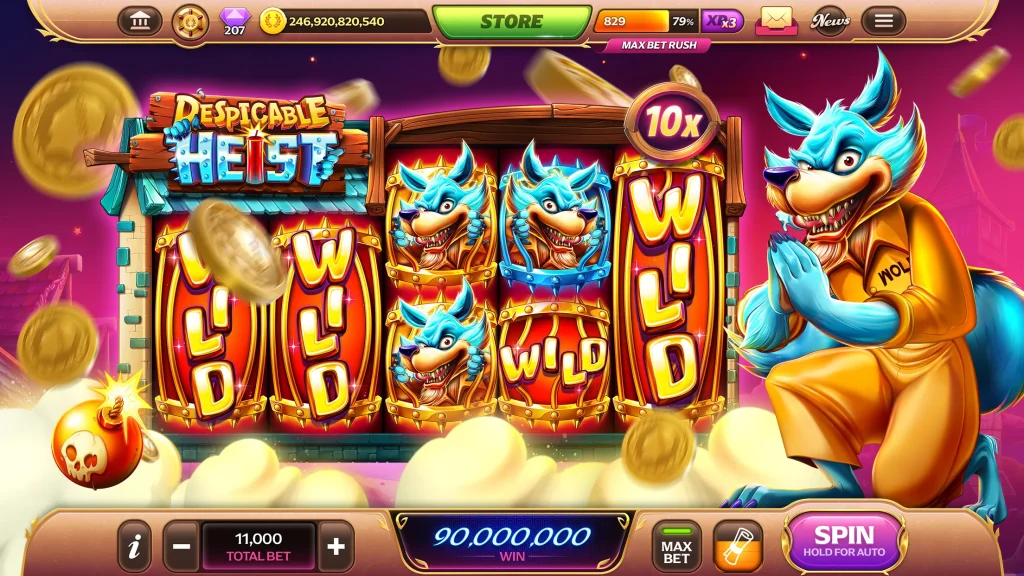Screen dimensions: 1024x576
Task: Open the lobby bank building icon
Action: click(x=139, y=21)
